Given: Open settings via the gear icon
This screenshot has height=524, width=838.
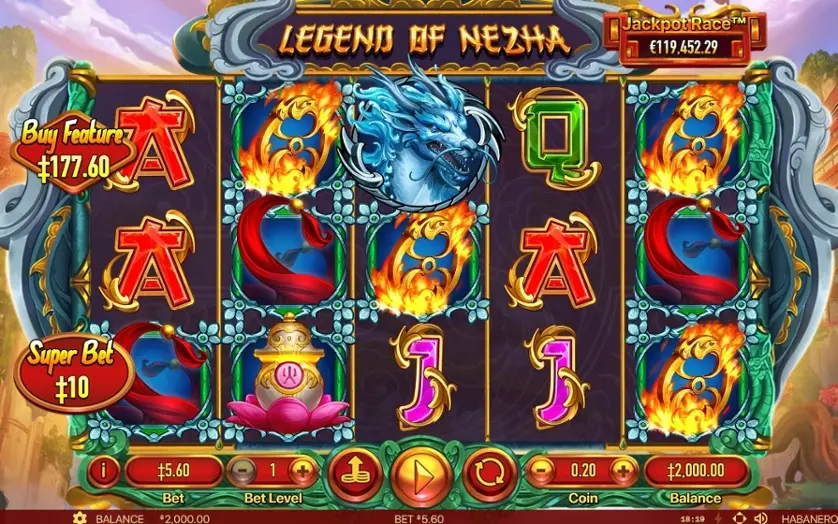Looking at the screenshot, I should [x=80, y=518].
